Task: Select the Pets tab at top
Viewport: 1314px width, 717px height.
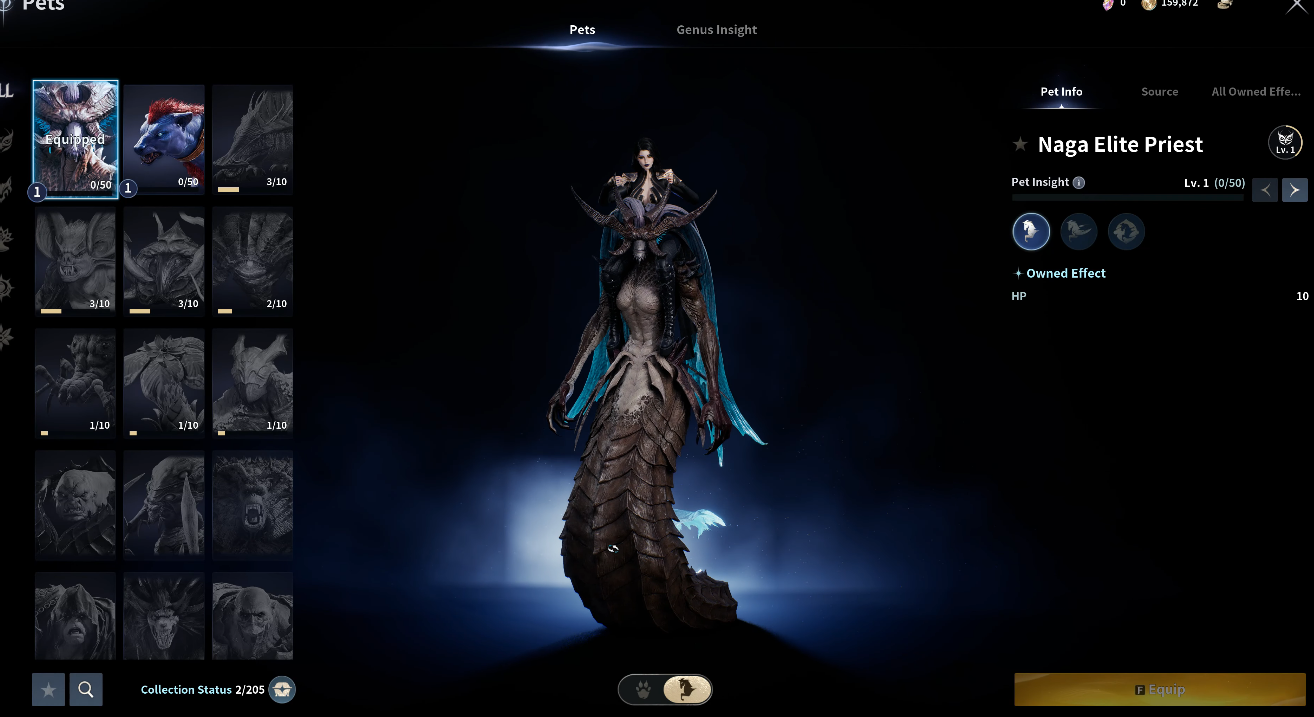Action: [x=582, y=30]
